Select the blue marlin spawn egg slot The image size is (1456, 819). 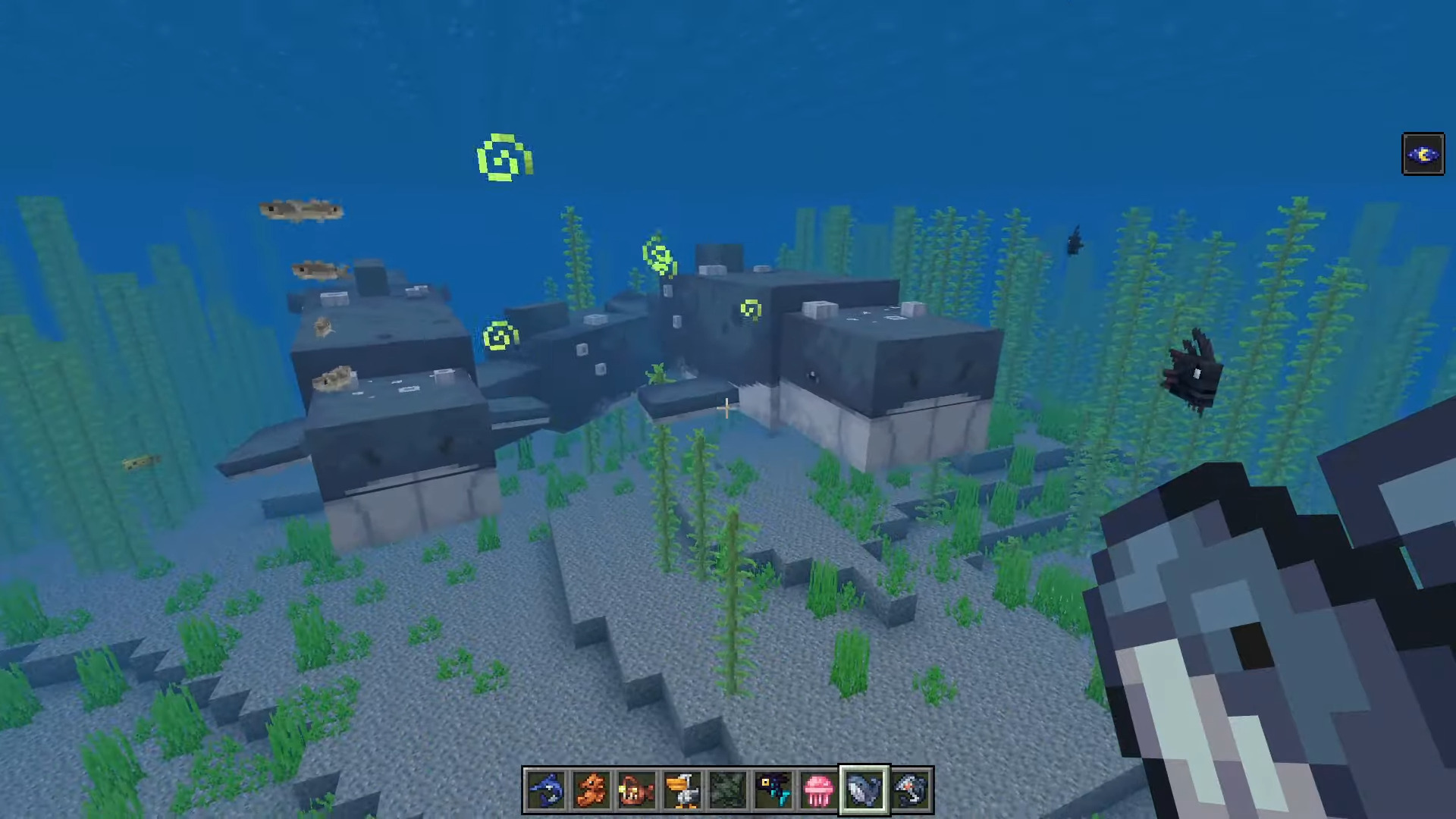[x=546, y=790]
